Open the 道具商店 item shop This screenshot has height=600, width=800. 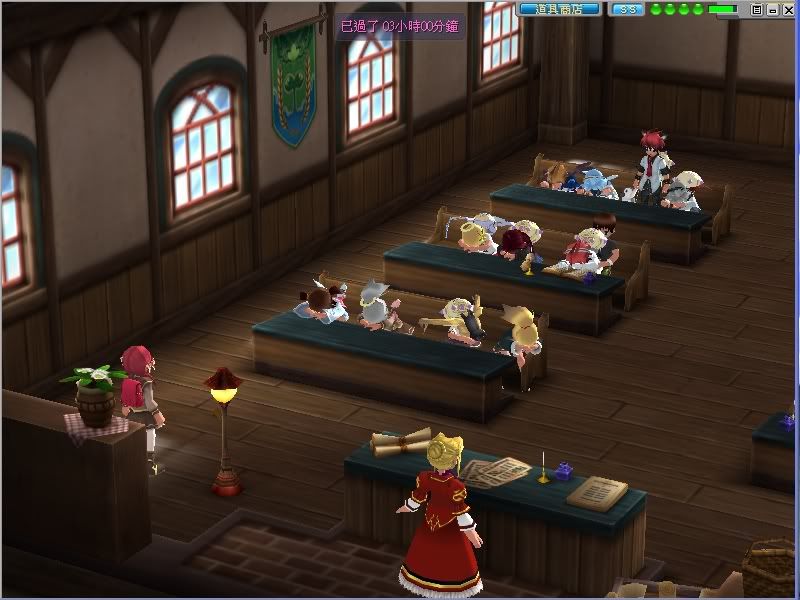click(559, 9)
